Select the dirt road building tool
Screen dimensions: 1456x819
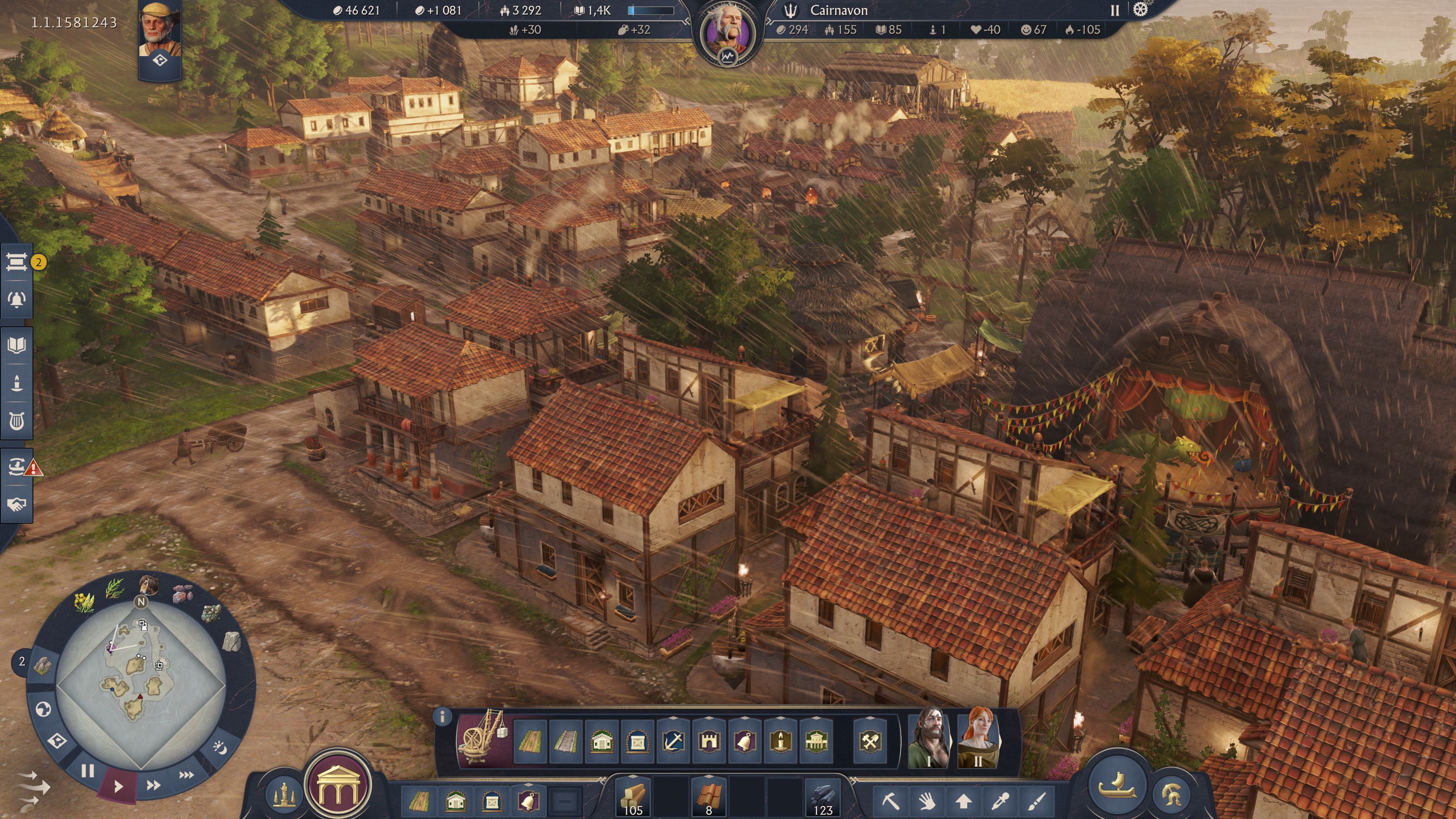point(530,741)
